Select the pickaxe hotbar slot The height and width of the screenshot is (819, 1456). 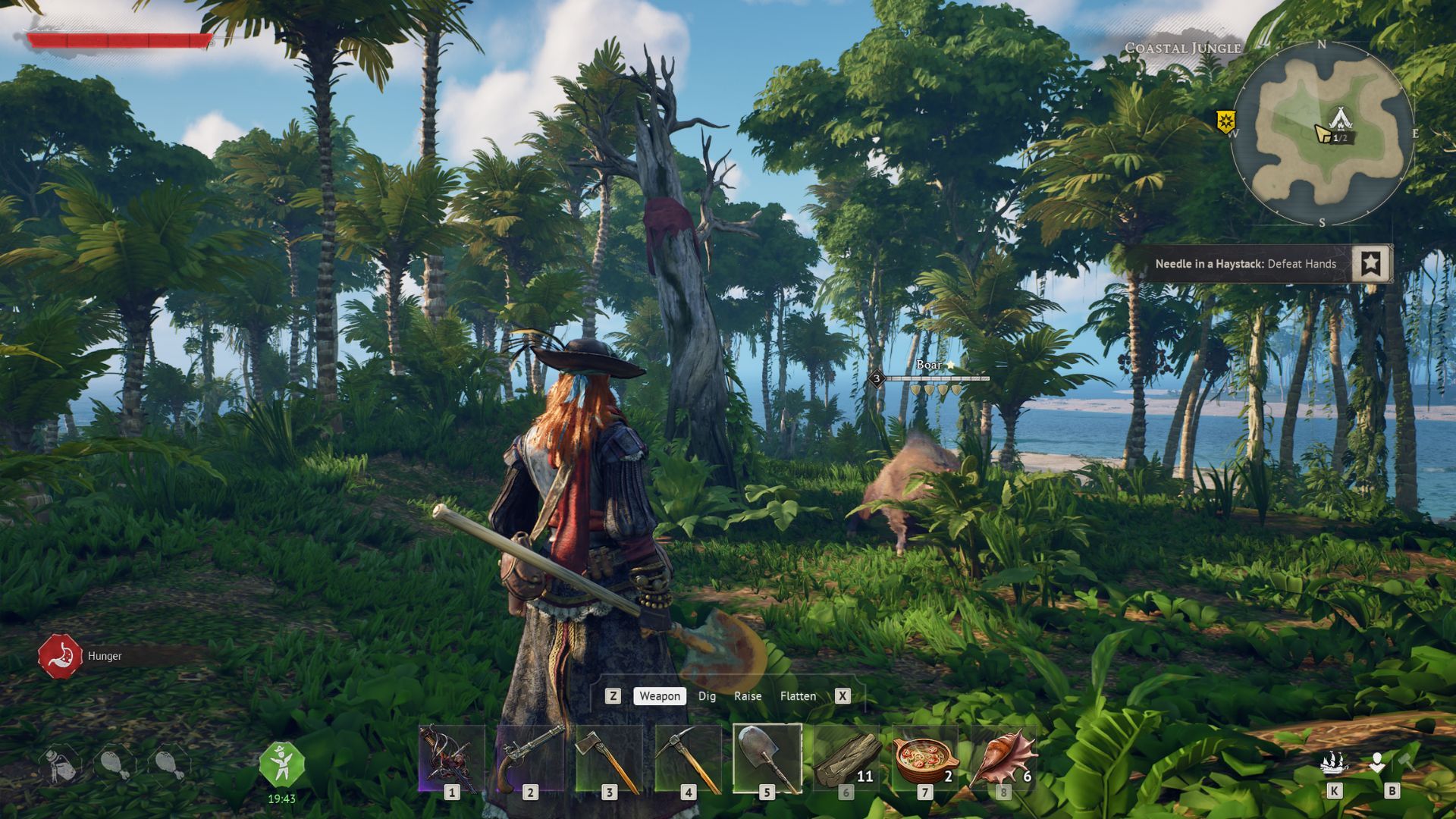688,759
